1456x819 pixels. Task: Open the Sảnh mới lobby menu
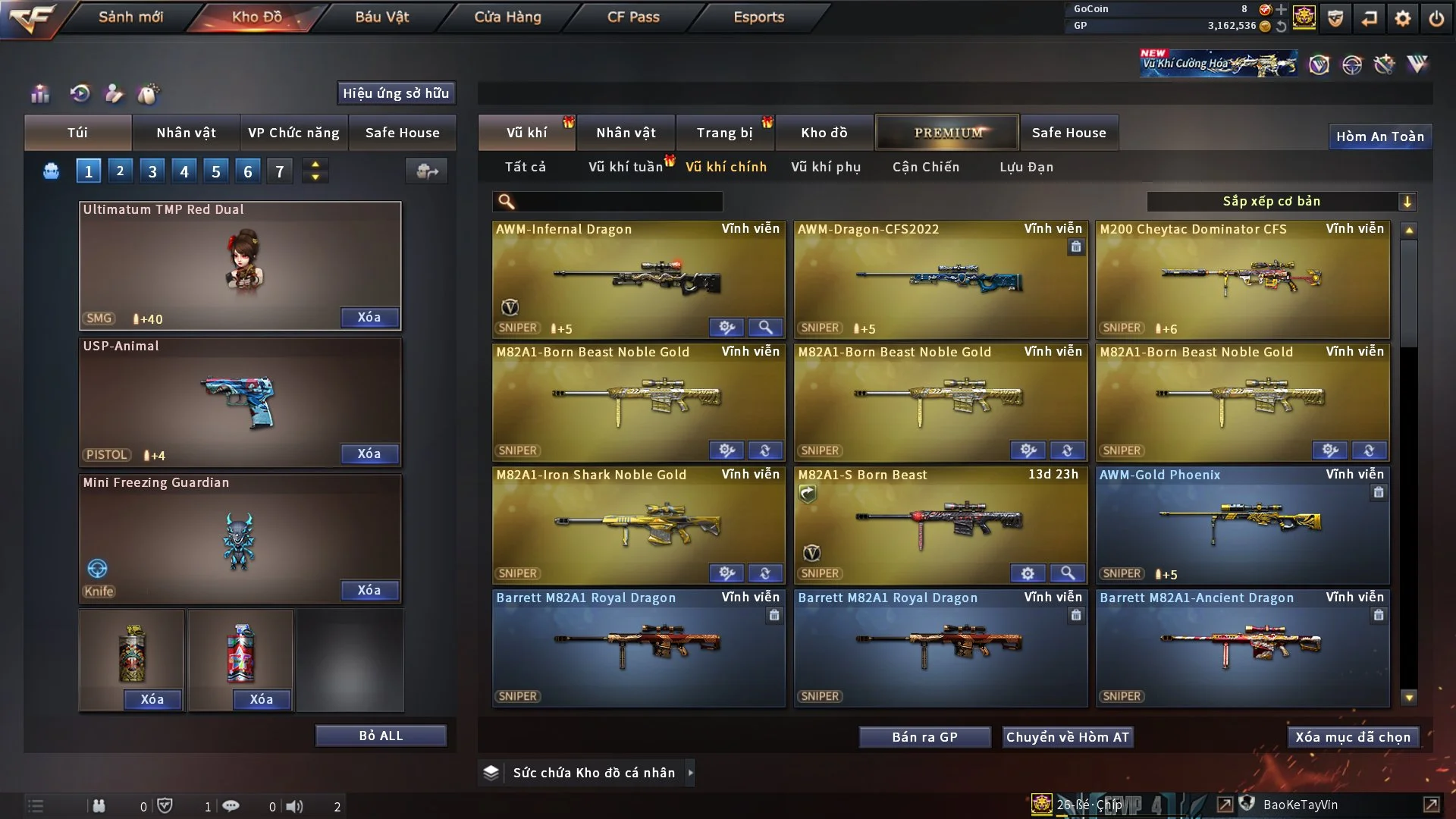[130, 17]
